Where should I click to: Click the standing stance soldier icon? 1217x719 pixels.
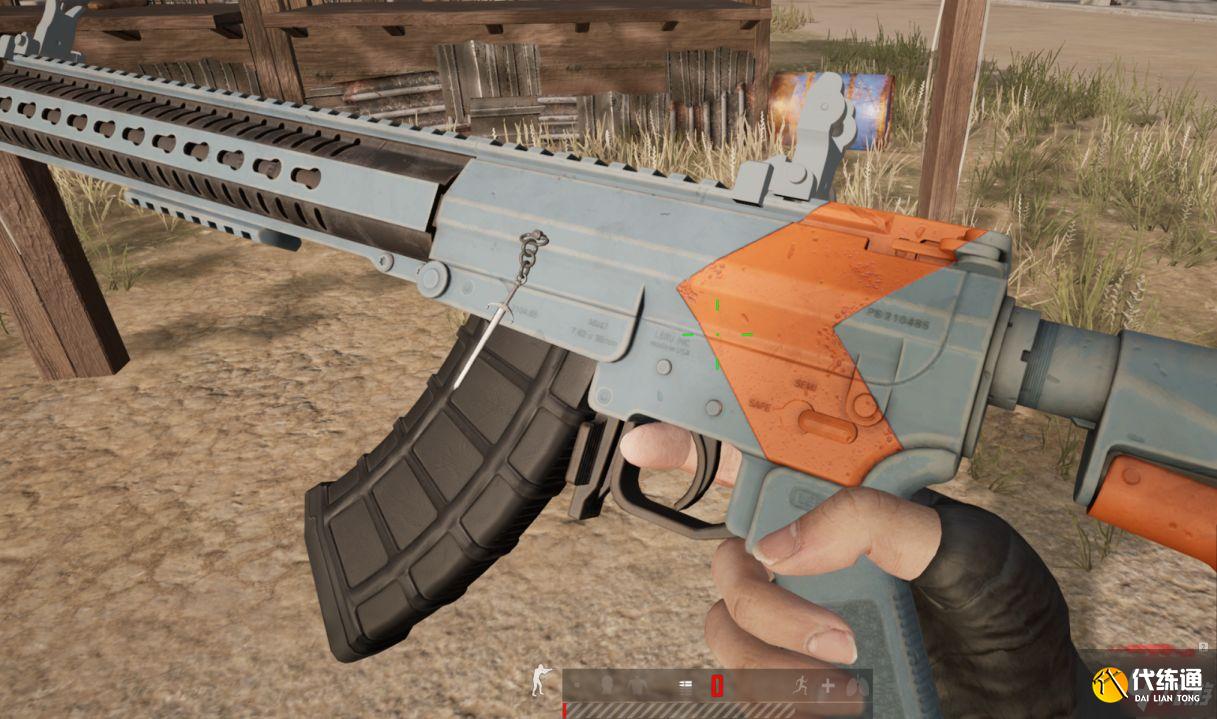pos(540,682)
